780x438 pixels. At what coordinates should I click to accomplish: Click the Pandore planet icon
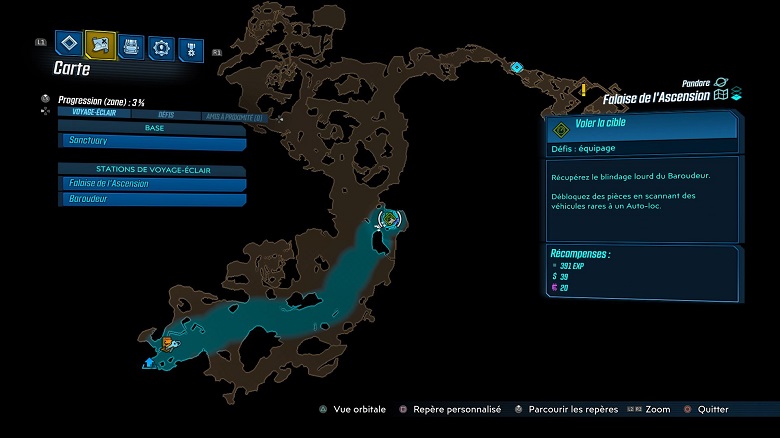pyautogui.click(x=721, y=82)
